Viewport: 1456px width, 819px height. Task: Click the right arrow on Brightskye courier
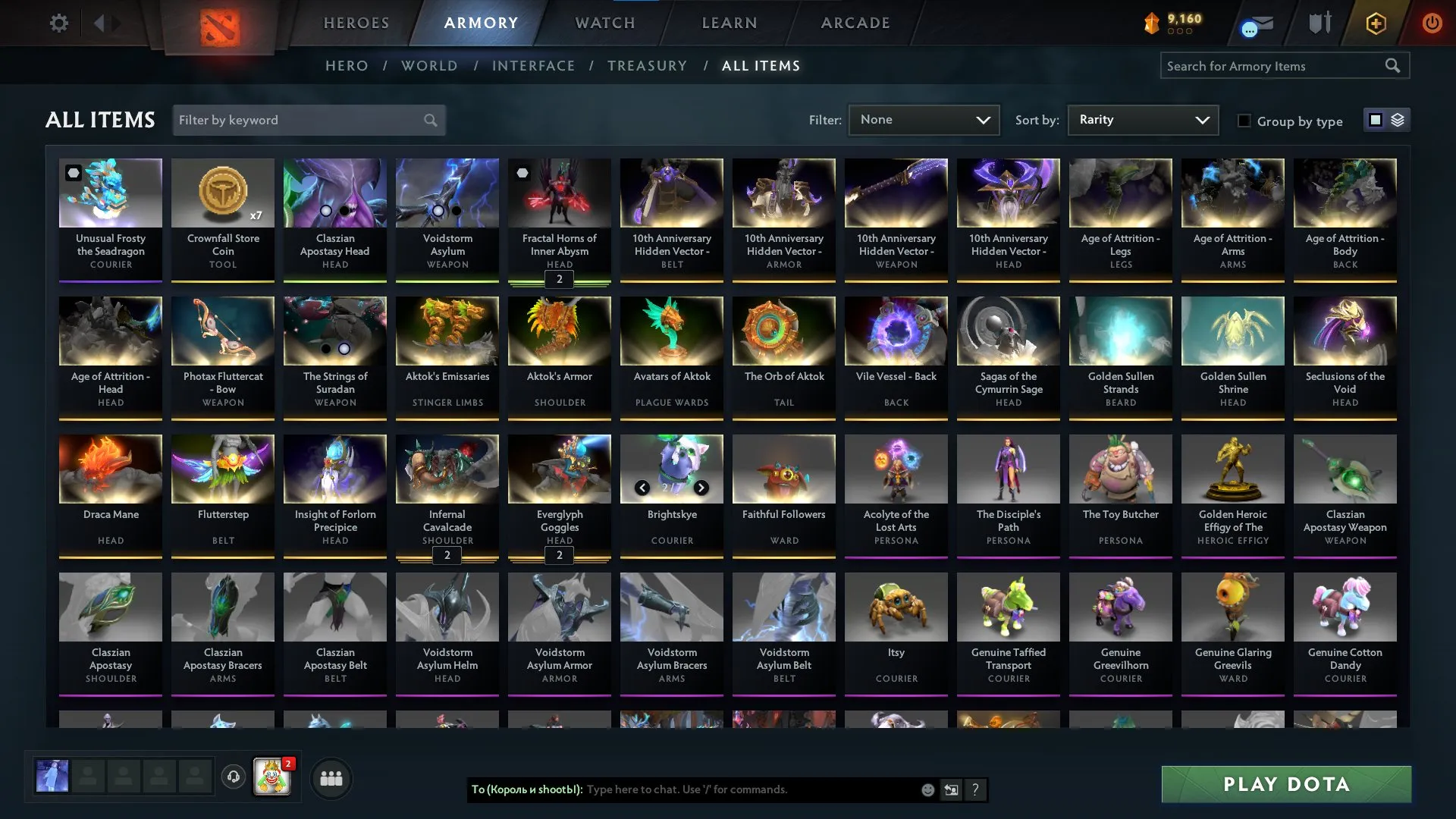point(700,488)
